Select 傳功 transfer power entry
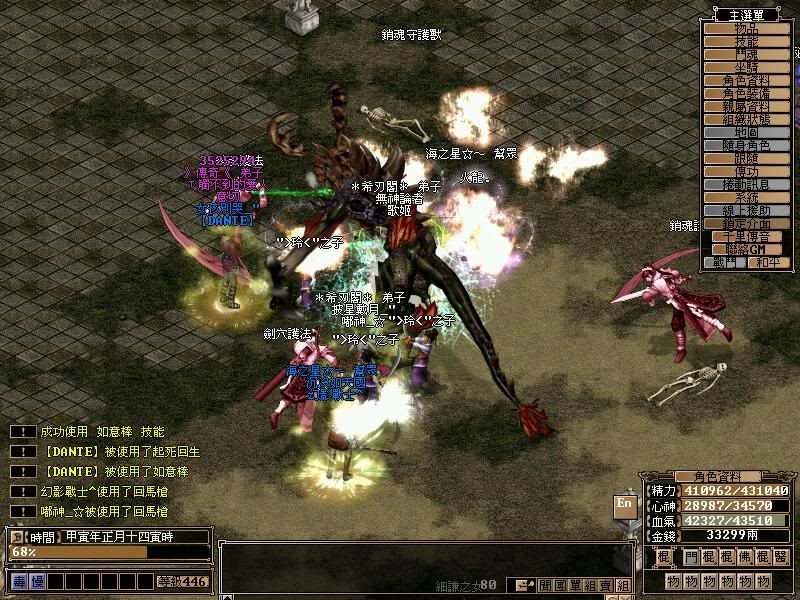 coord(747,171)
